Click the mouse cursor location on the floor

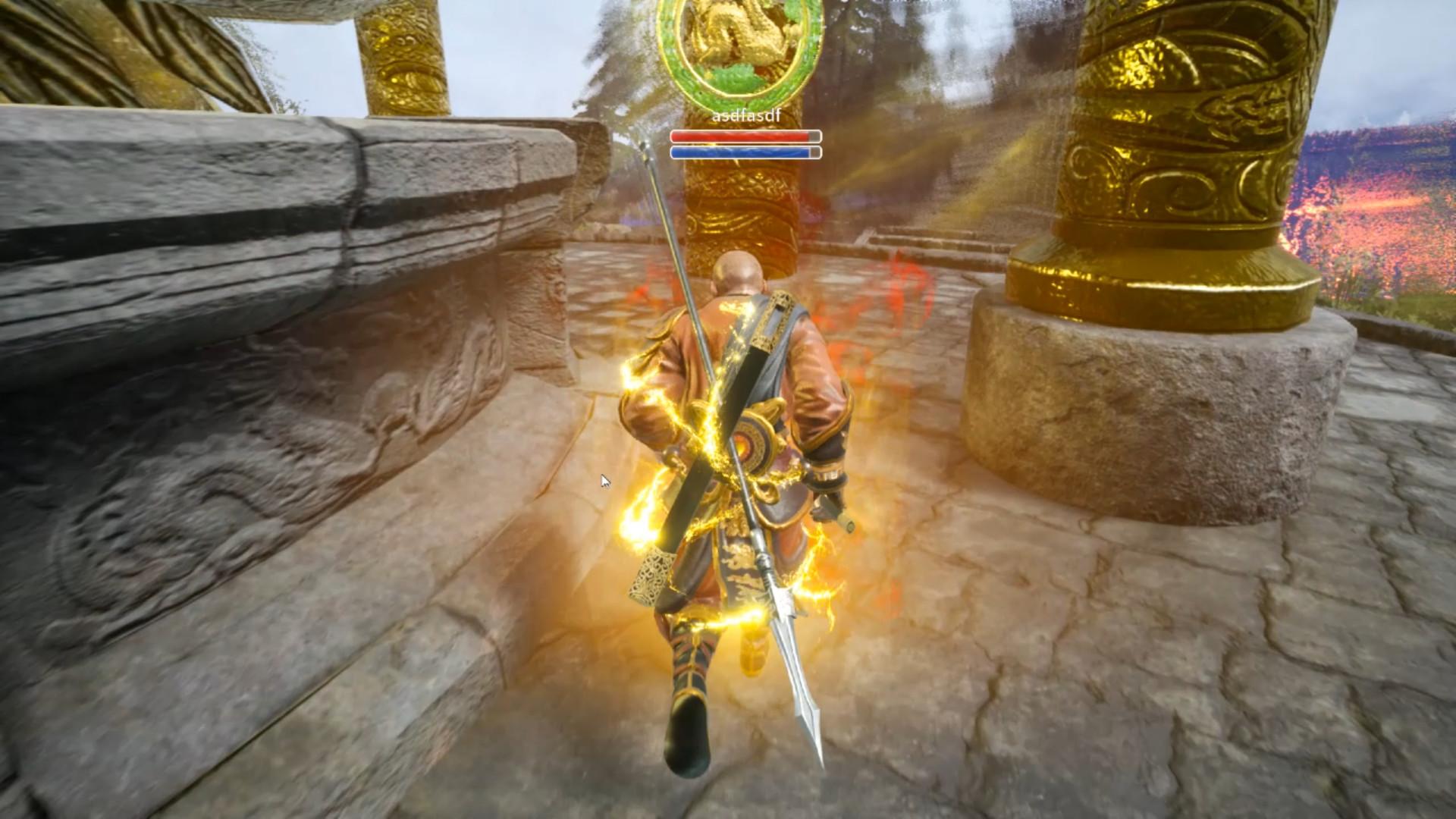(603, 480)
